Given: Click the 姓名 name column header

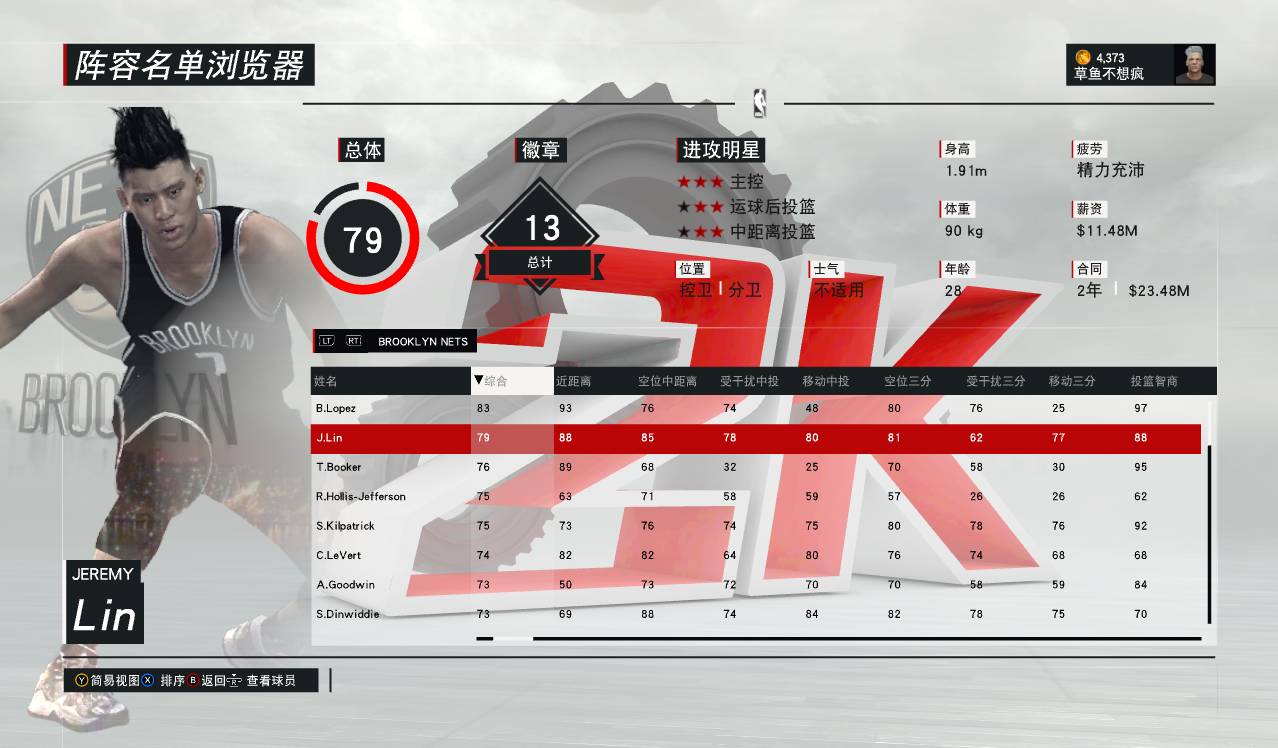Looking at the screenshot, I should pyautogui.click(x=326, y=381).
